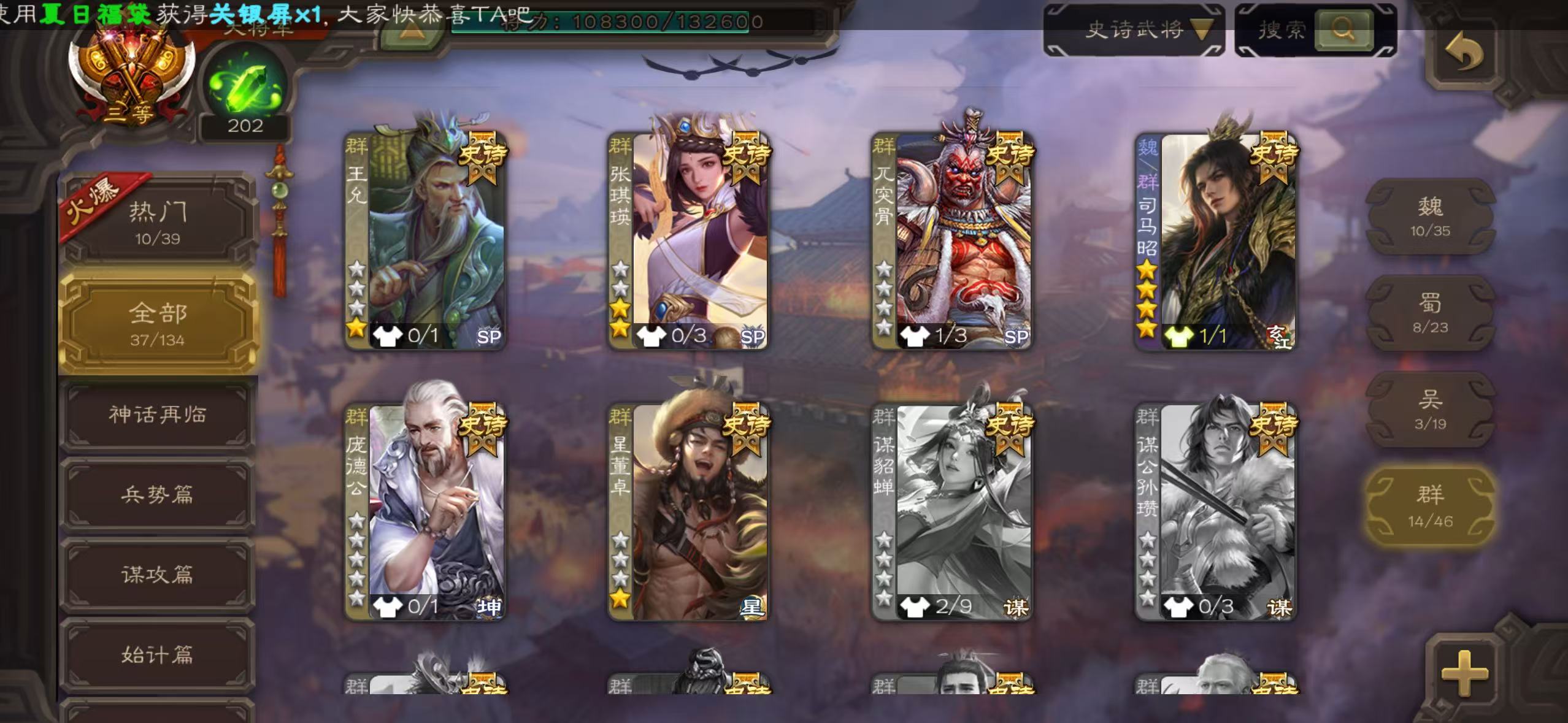Click the 搜索 search button
The height and width of the screenshot is (723, 1568).
click(1342, 29)
